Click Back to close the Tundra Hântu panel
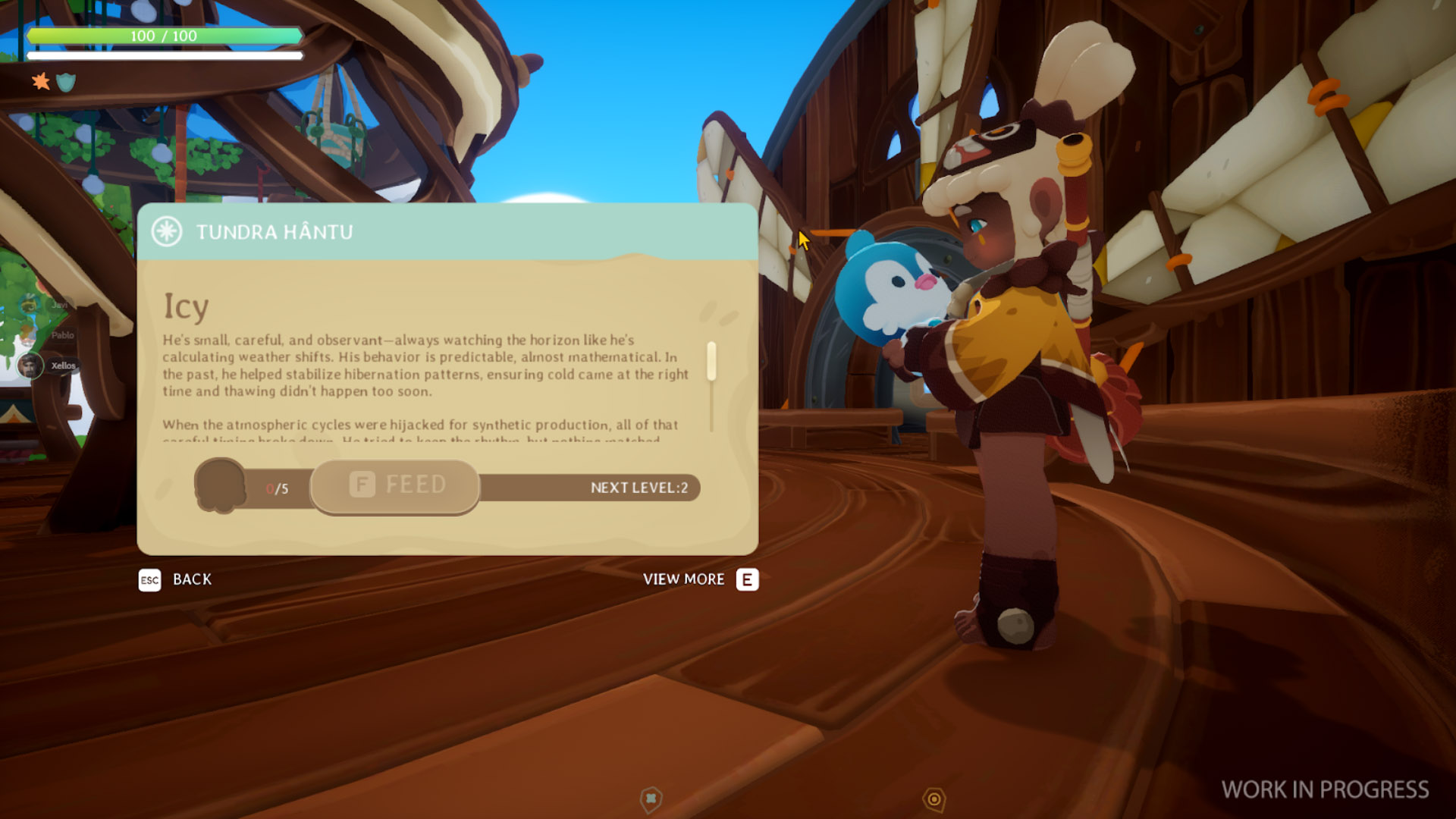1456x819 pixels. click(x=190, y=579)
